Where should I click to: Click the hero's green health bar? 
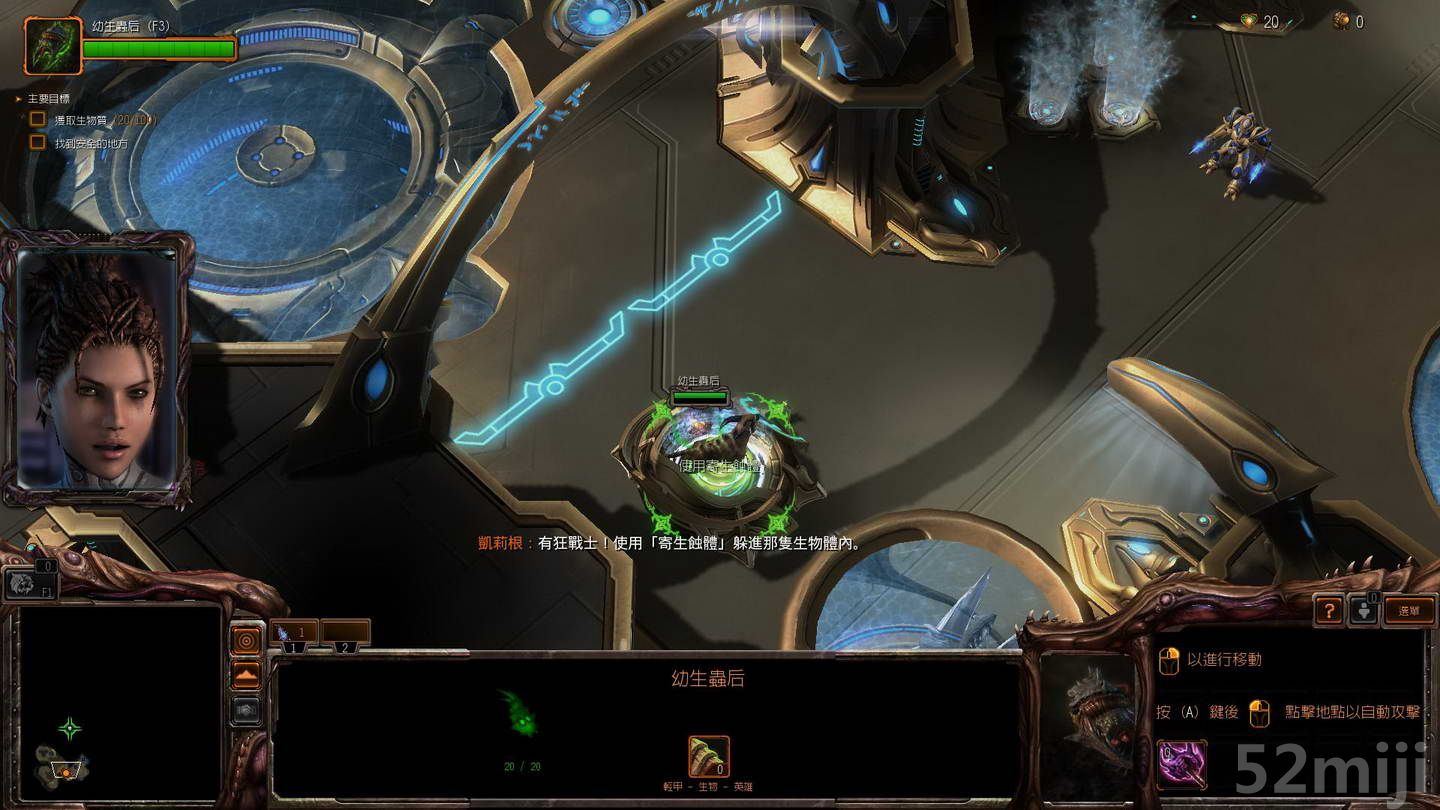tap(160, 45)
